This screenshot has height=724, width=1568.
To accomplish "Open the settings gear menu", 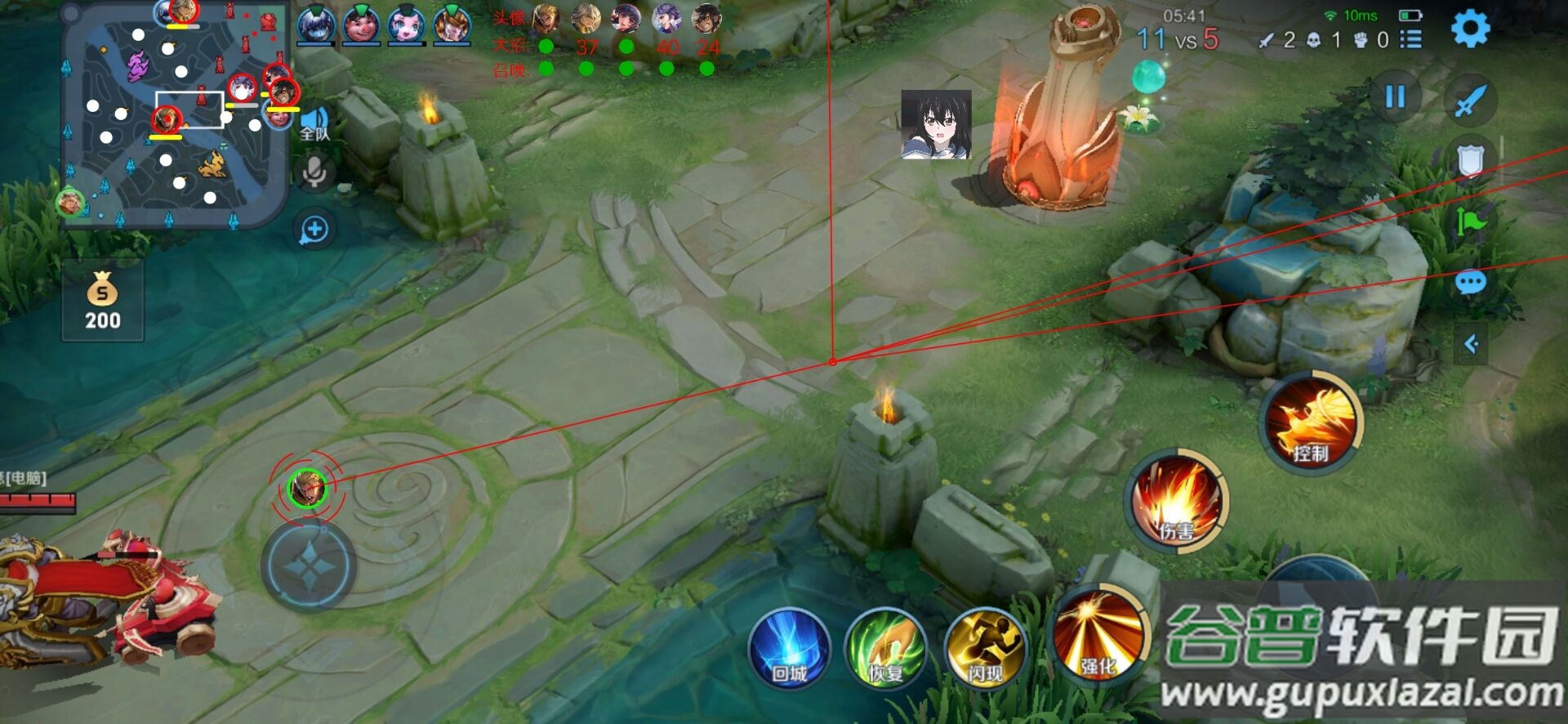I will click(1470, 29).
